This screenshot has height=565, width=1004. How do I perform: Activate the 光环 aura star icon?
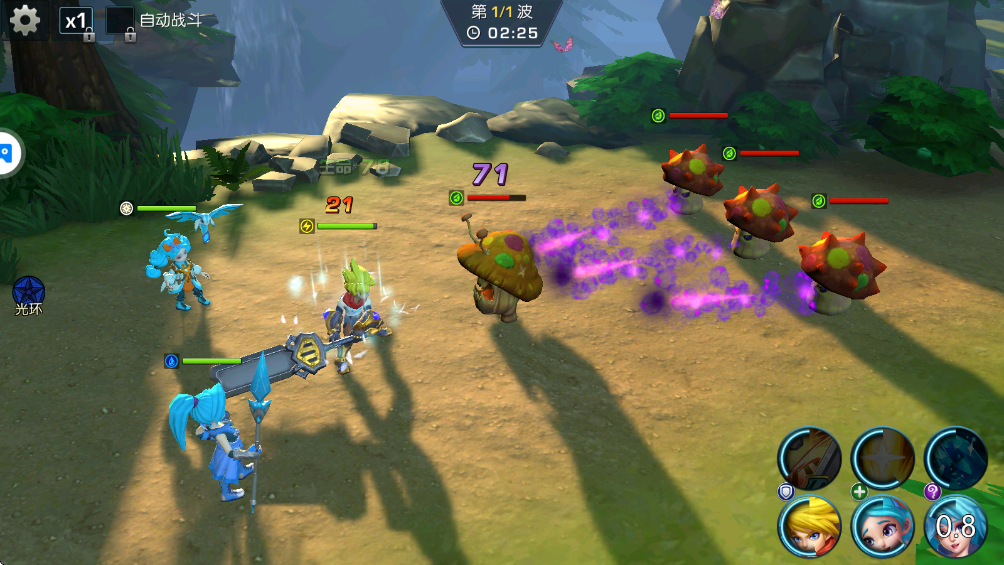[x=28, y=291]
